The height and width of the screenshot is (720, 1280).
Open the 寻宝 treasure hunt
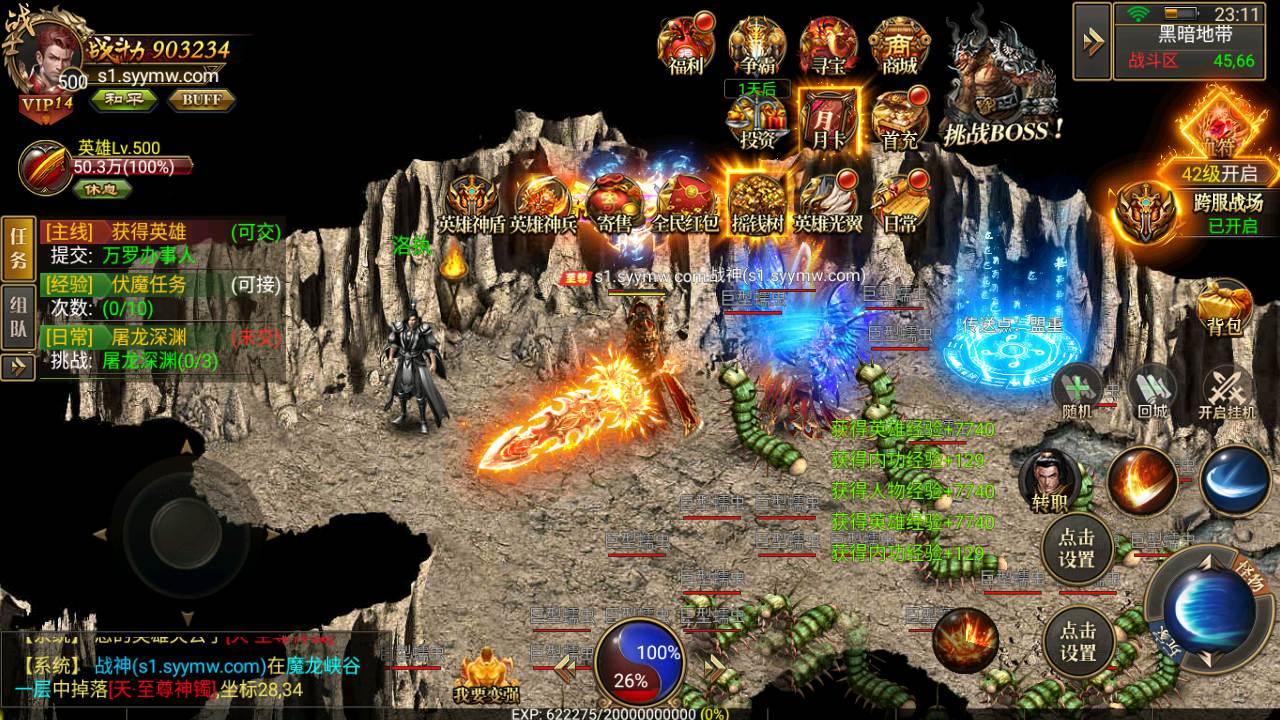click(828, 45)
